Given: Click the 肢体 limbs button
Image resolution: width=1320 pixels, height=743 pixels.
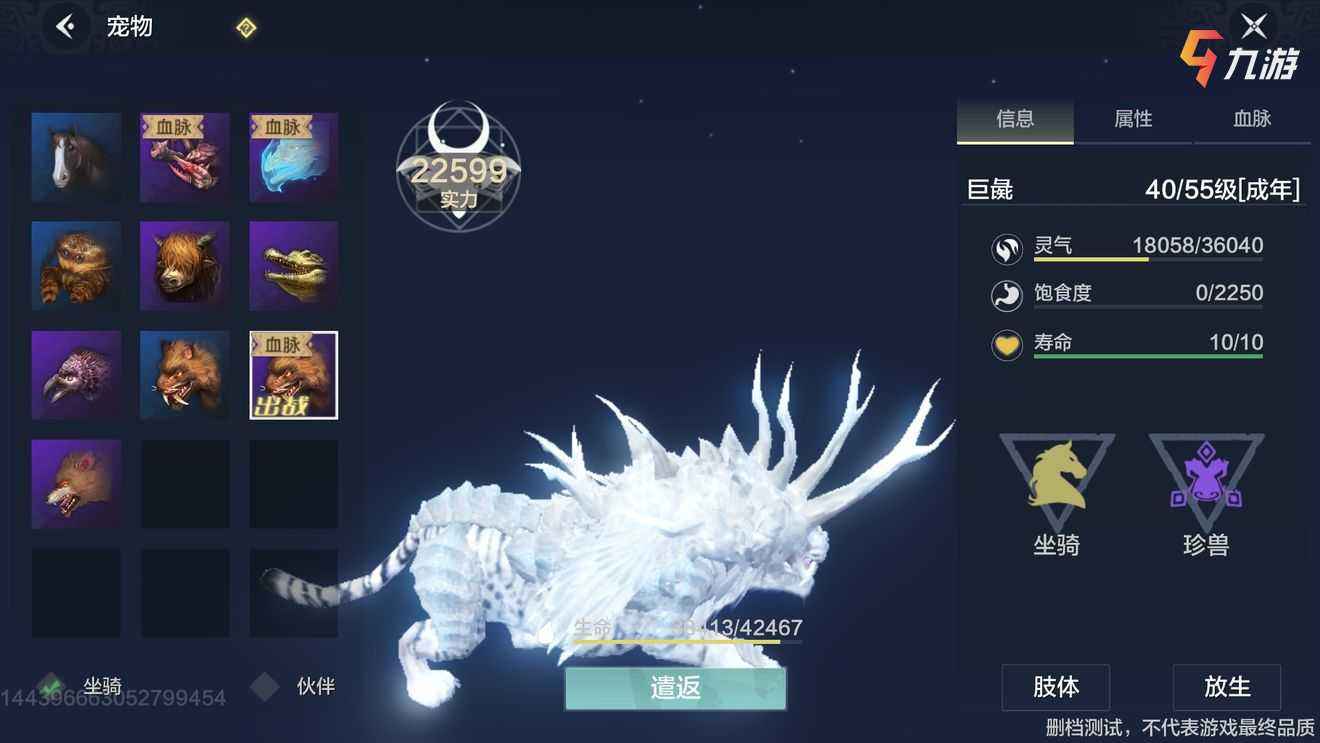Looking at the screenshot, I should 1055,688.
